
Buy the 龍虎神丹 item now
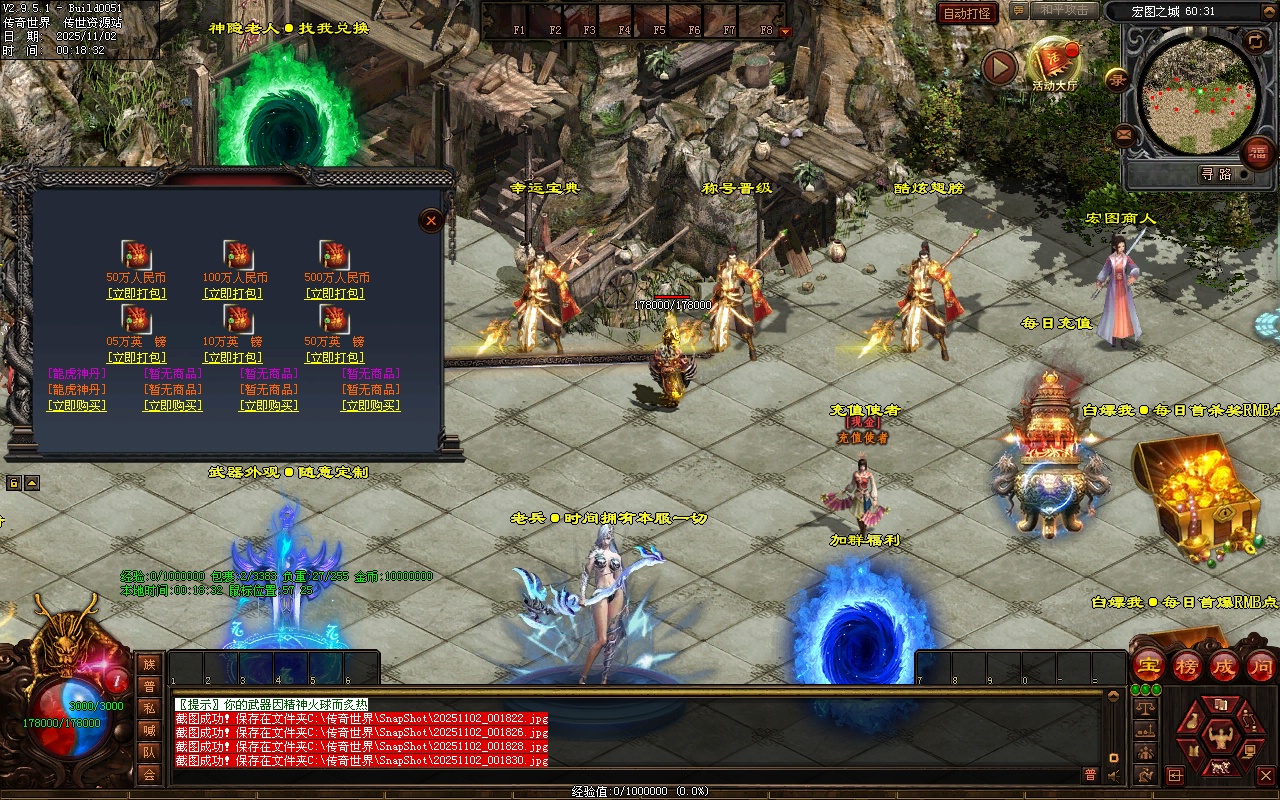pyautogui.click(x=77, y=406)
